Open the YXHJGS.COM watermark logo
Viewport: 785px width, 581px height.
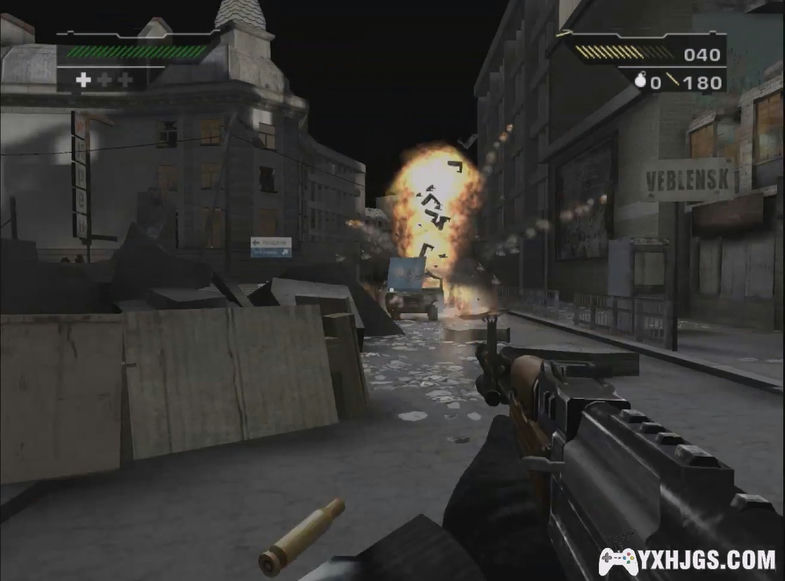(687, 560)
